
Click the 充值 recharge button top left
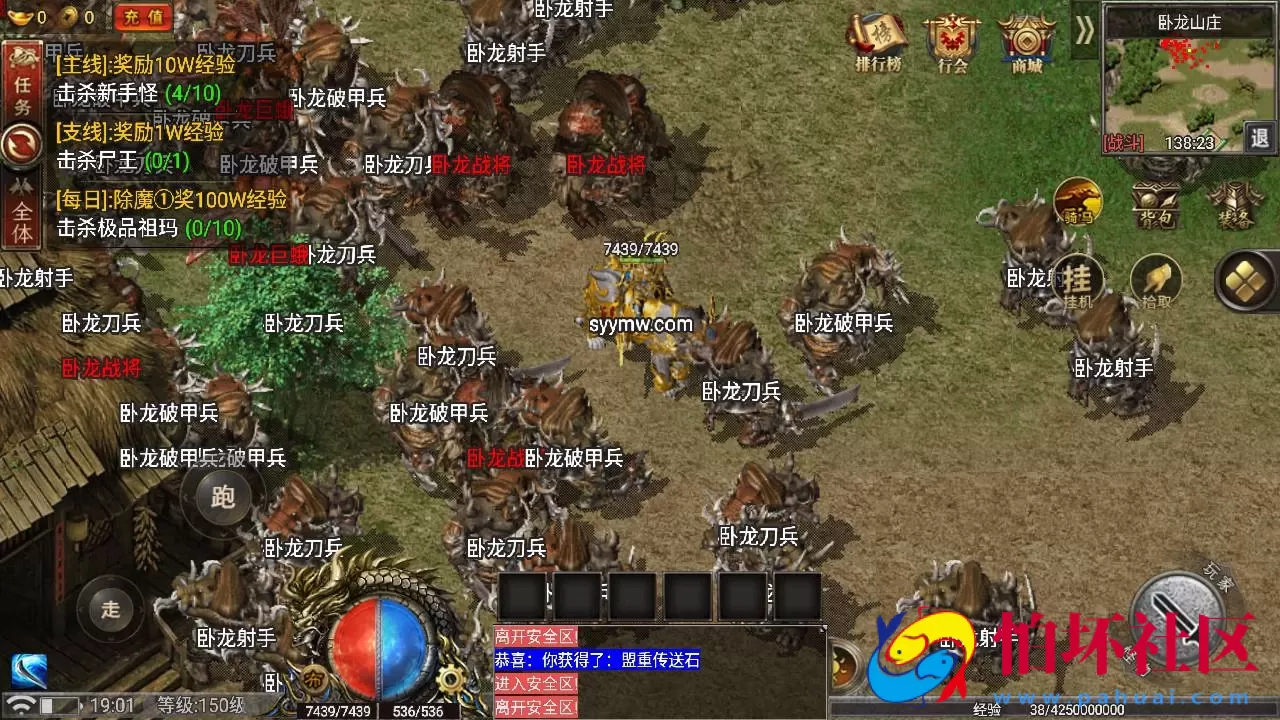[x=141, y=15]
